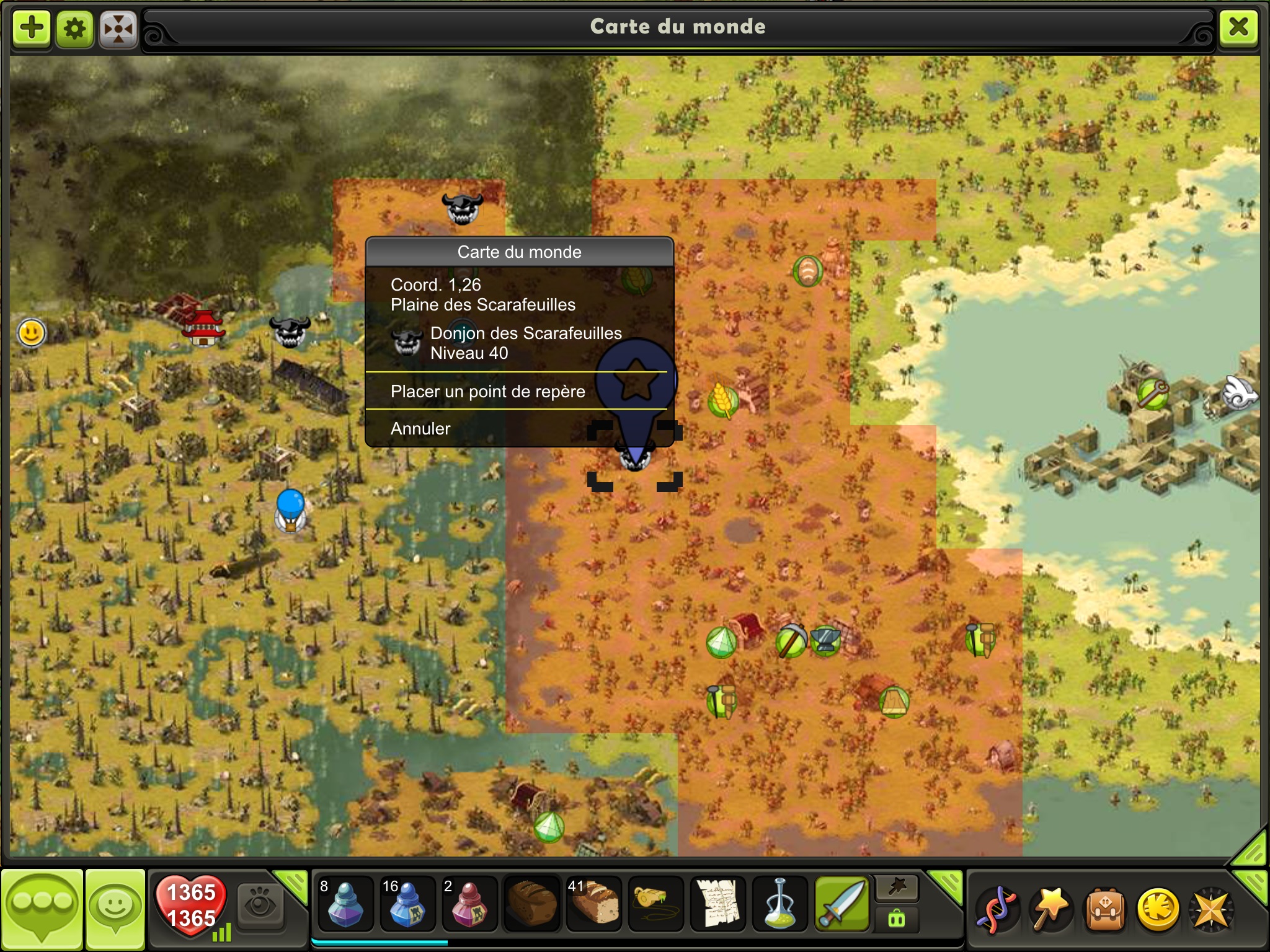Screen dimensions: 1270x952
Task: Select the green flask slot
Action: (779, 905)
